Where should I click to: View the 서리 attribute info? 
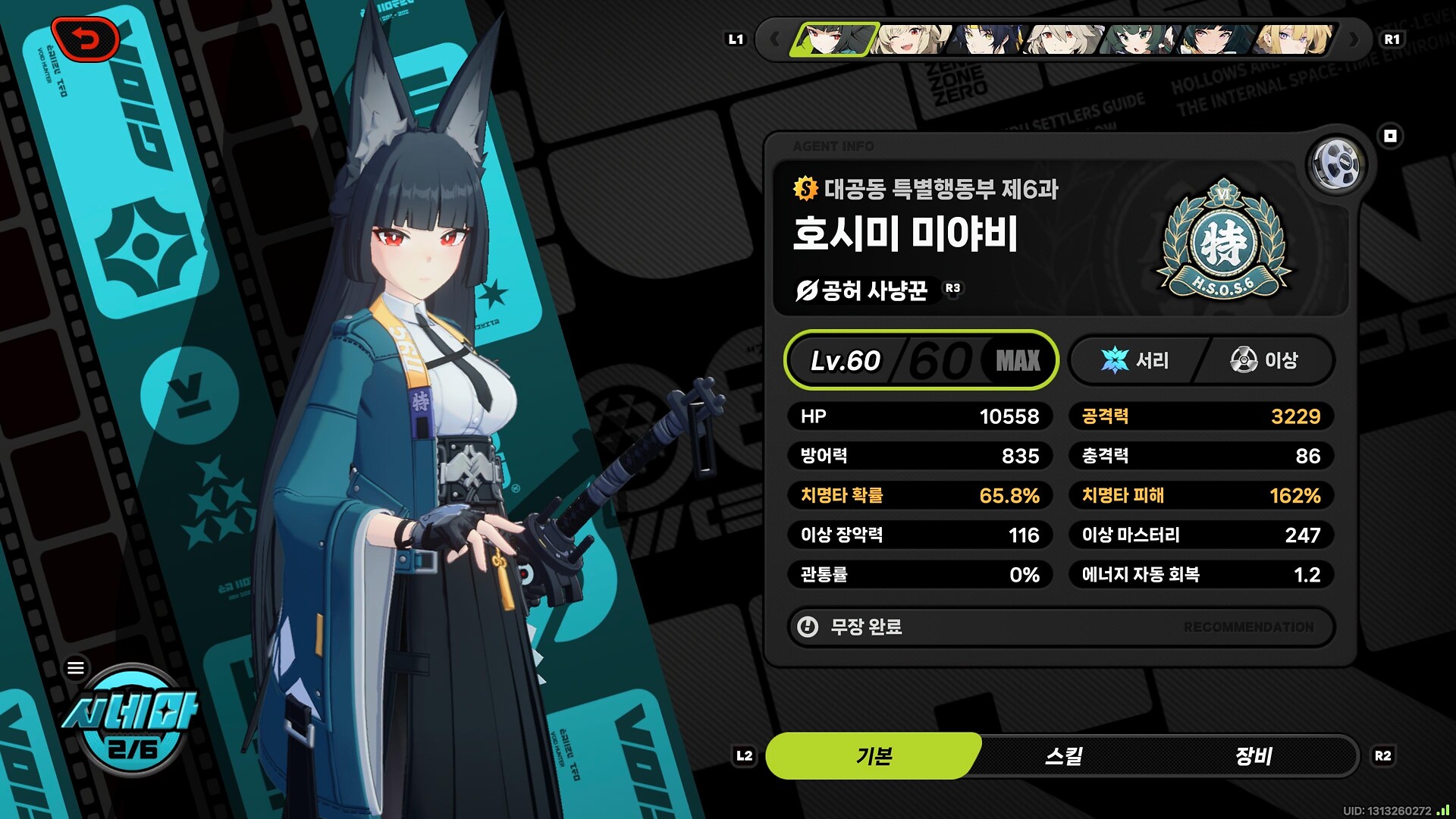click(x=1135, y=360)
